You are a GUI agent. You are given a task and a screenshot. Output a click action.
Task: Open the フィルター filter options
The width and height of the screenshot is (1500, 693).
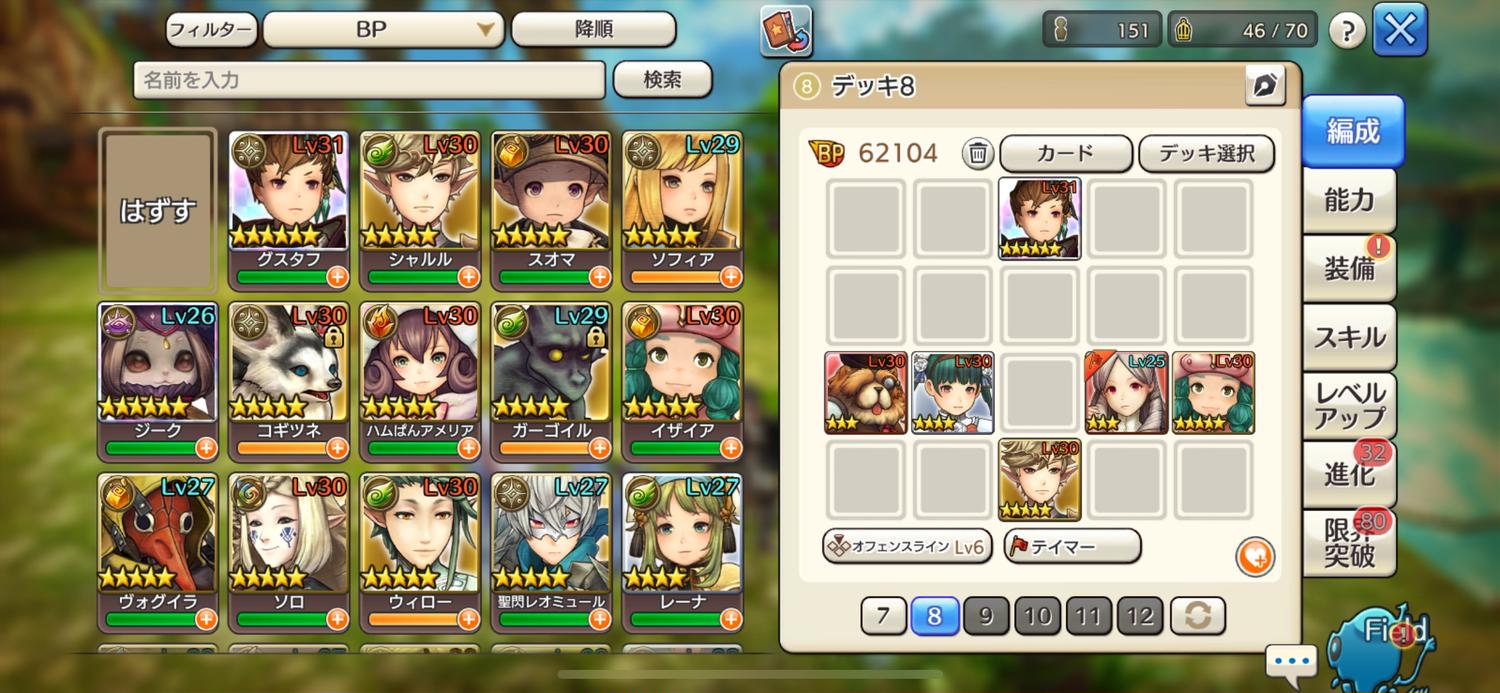(211, 29)
